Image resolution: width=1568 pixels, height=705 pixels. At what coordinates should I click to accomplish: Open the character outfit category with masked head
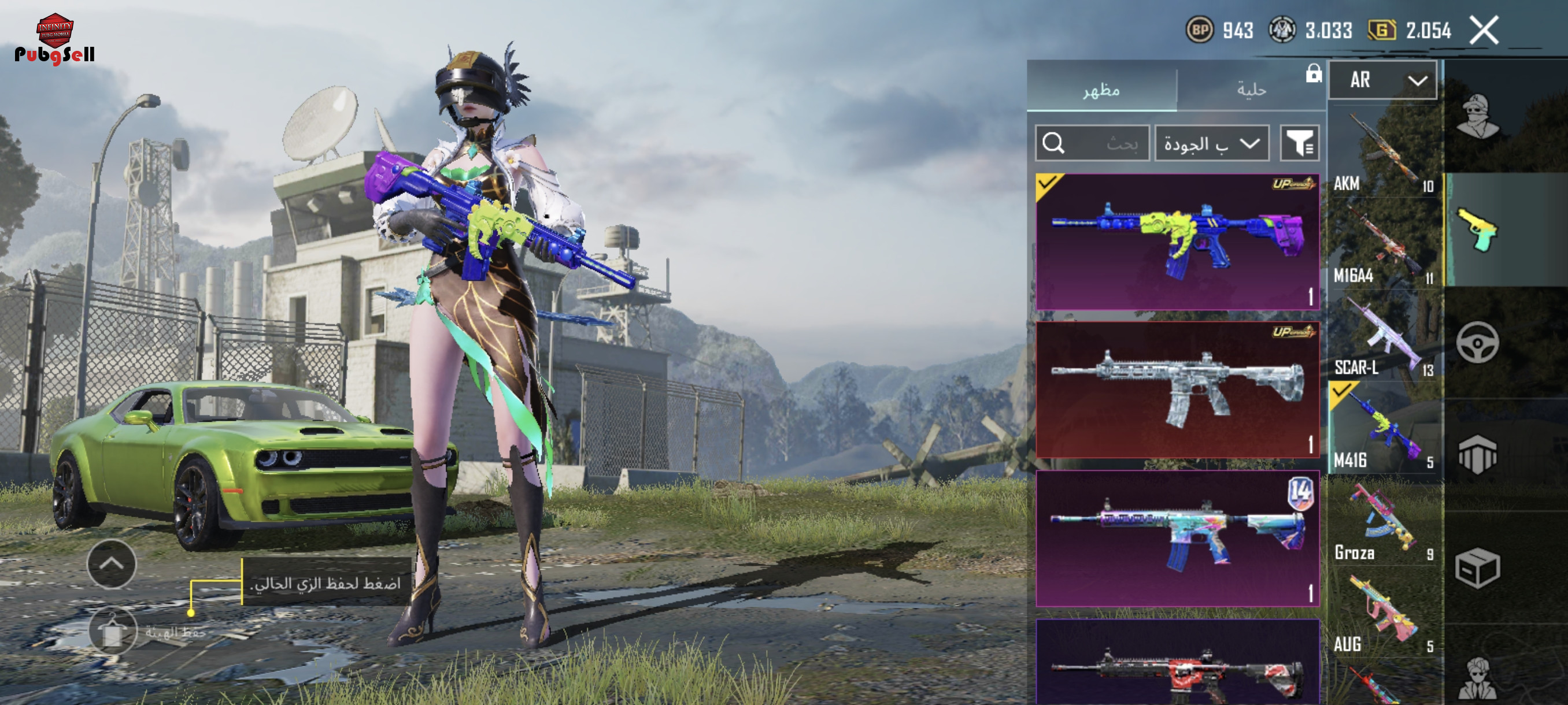[1477, 116]
